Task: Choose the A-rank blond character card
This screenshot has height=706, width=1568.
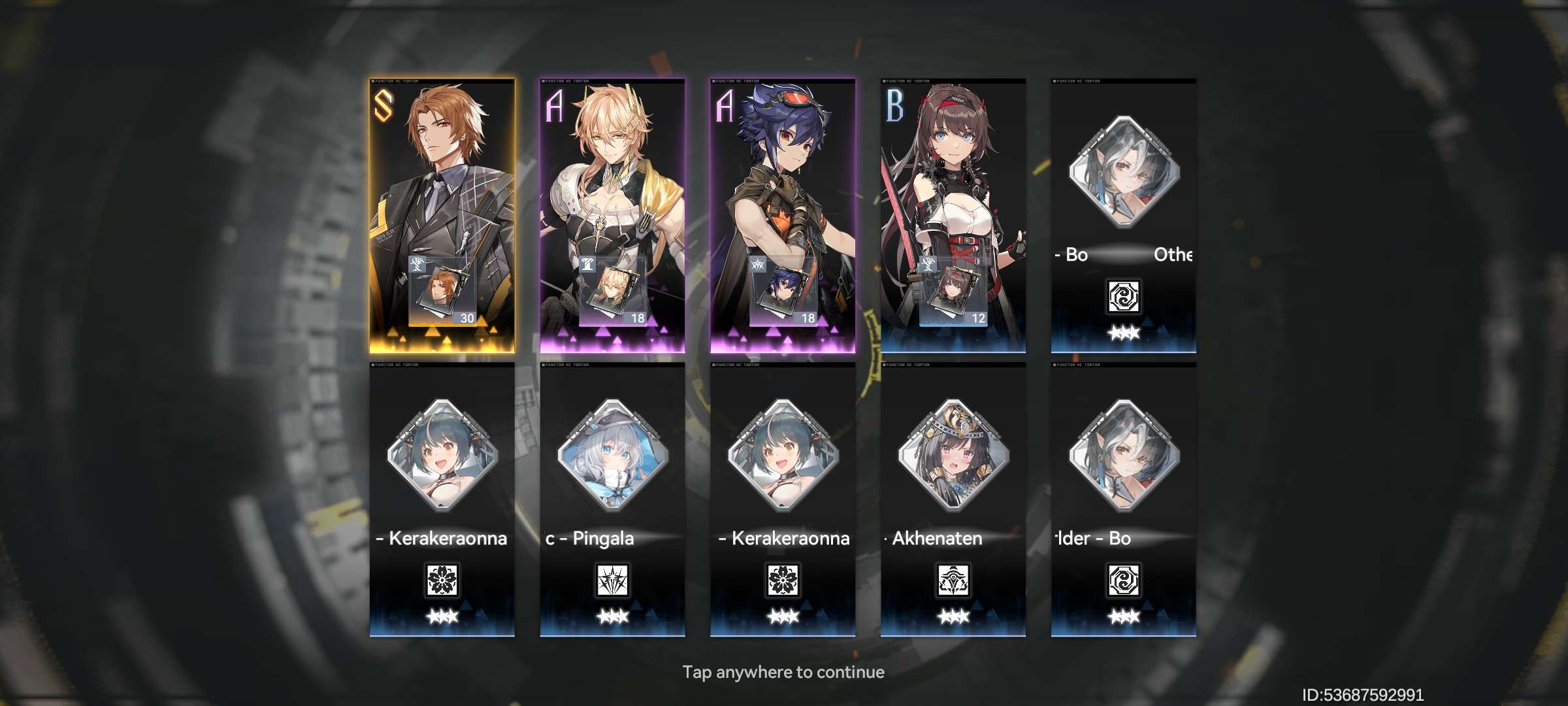Action: pos(612,216)
